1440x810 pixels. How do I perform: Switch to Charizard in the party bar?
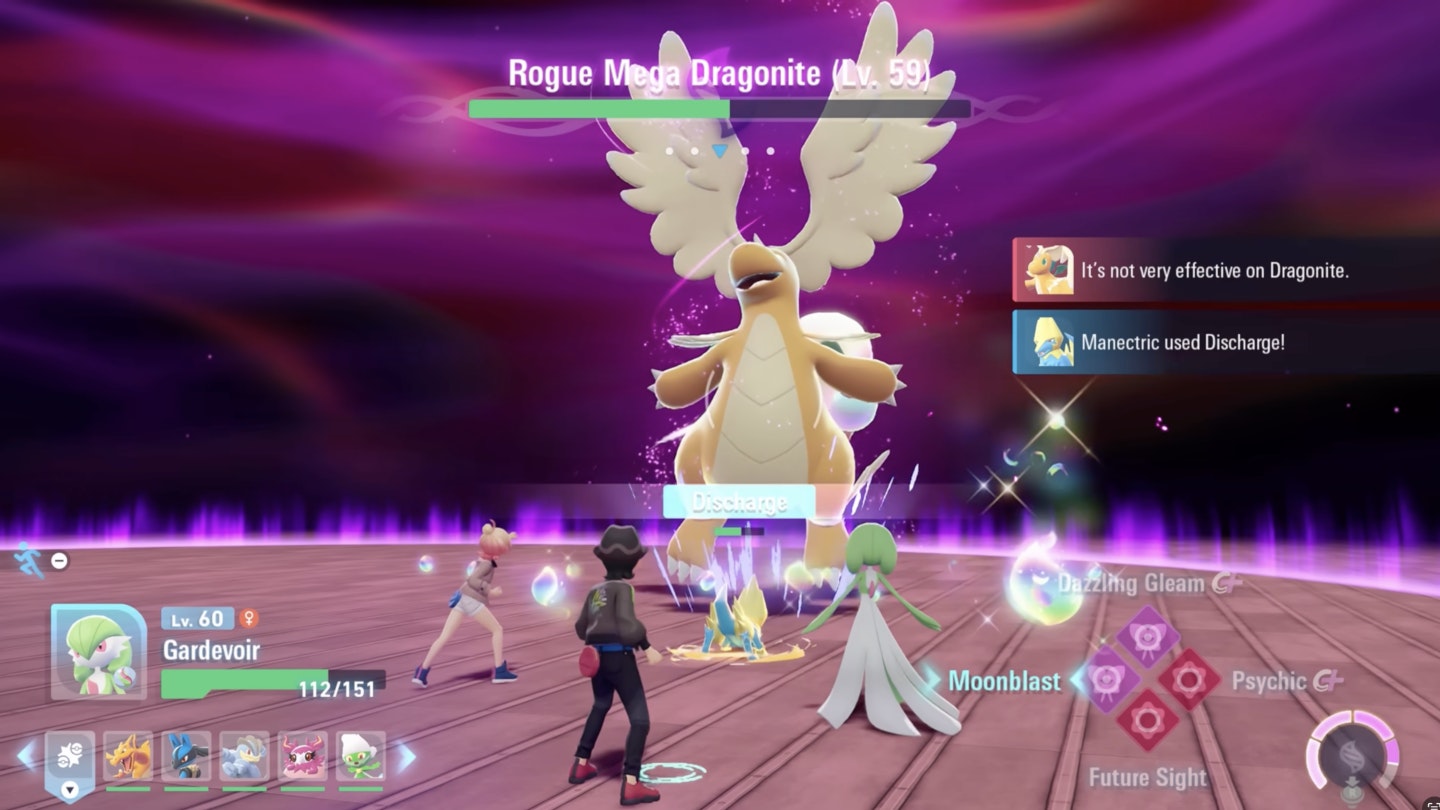click(x=129, y=757)
